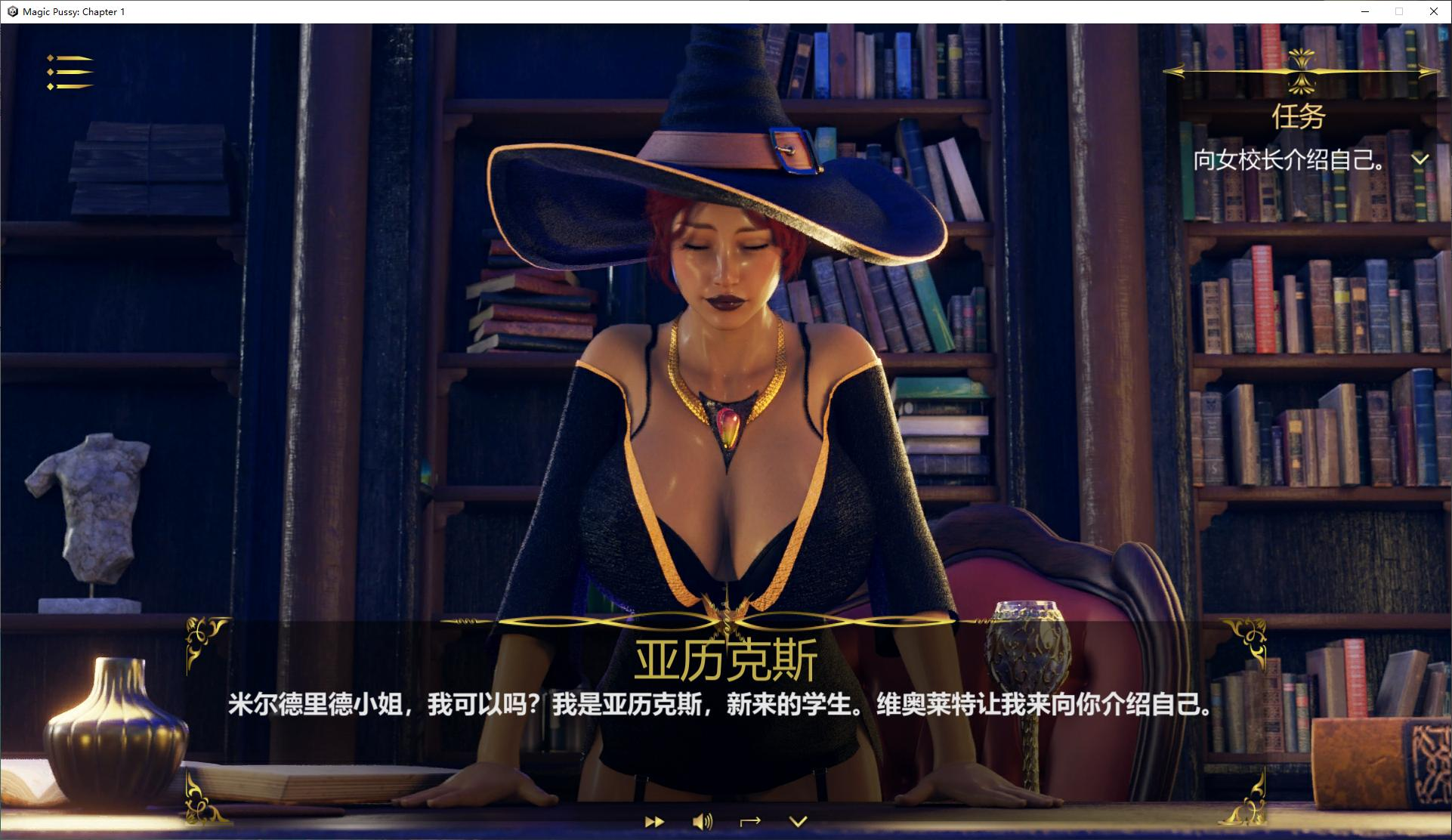Enable auto-advance with the return-arrow icon

click(x=751, y=821)
